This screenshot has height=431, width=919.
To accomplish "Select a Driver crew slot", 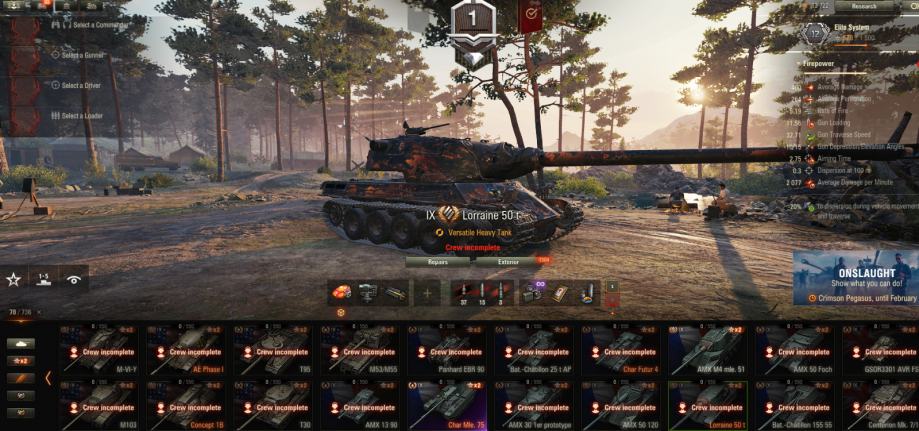I will pos(80,85).
